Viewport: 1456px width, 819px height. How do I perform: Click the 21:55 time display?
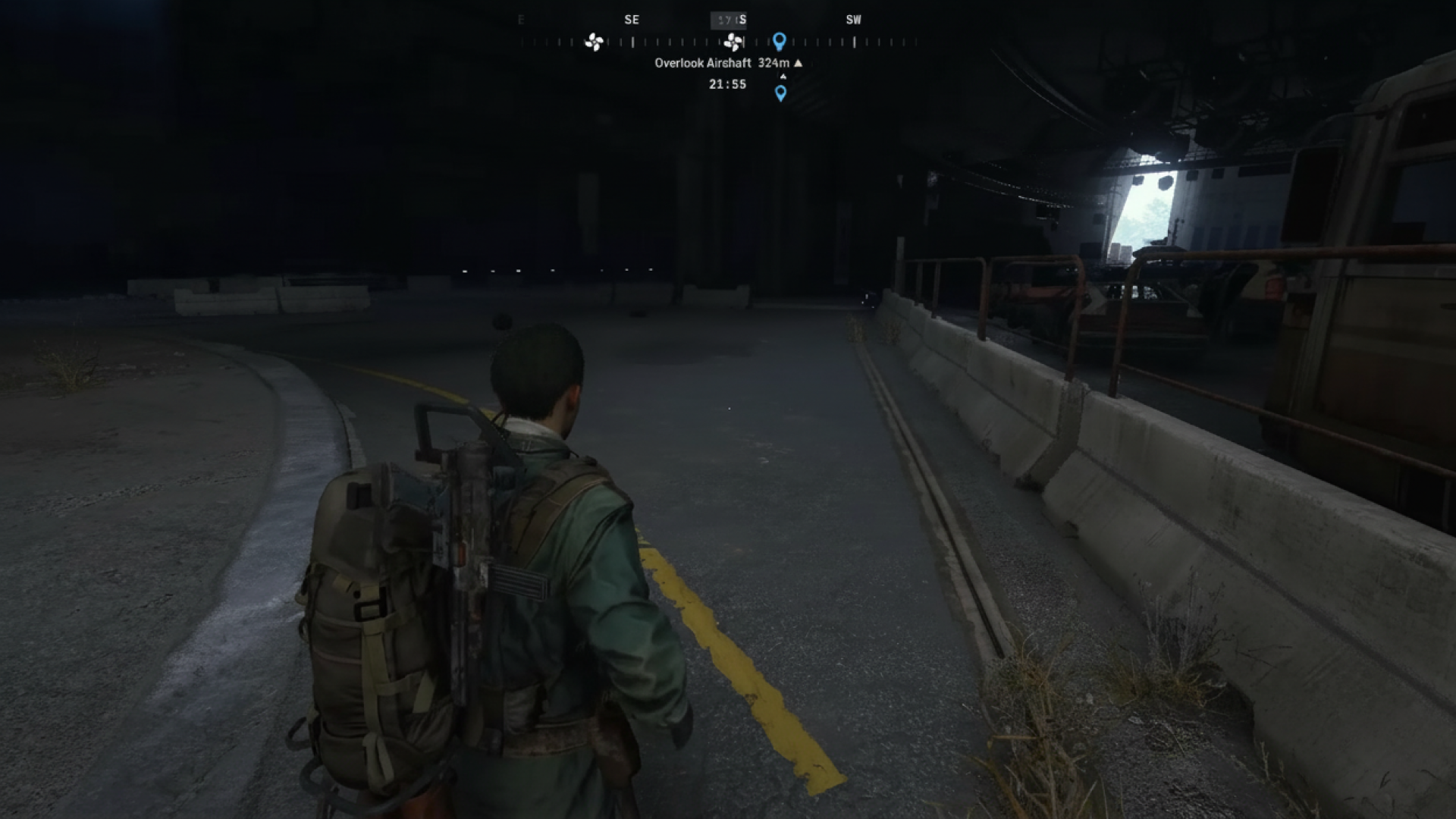pos(726,84)
